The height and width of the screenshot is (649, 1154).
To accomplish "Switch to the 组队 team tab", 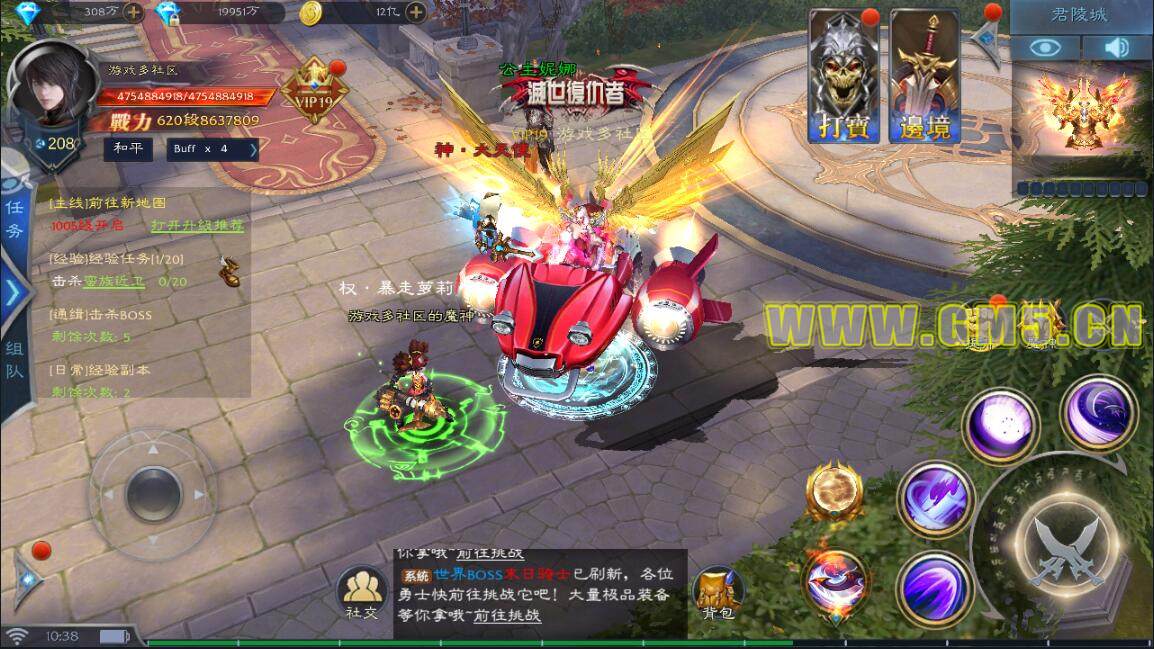I will (x=15, y=358).
